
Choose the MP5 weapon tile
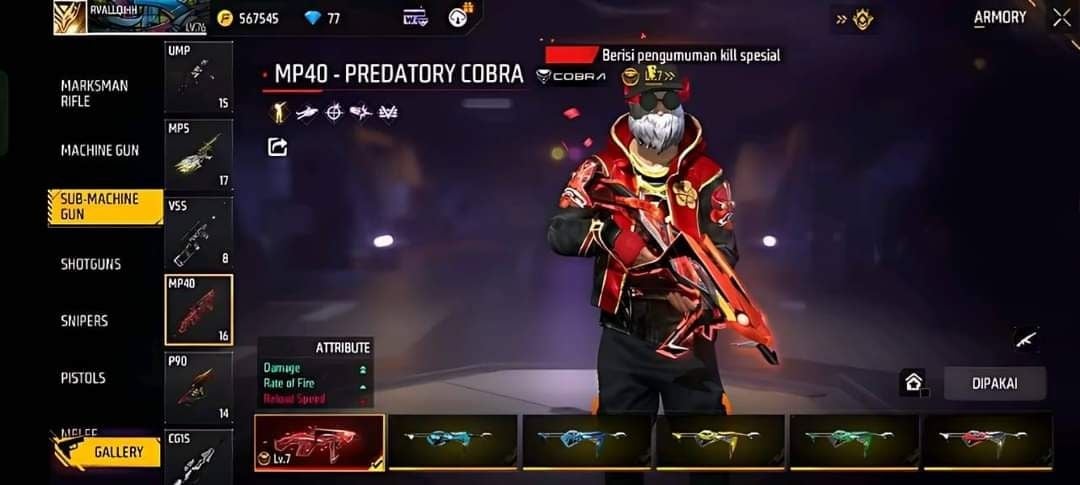pos(198,154)
